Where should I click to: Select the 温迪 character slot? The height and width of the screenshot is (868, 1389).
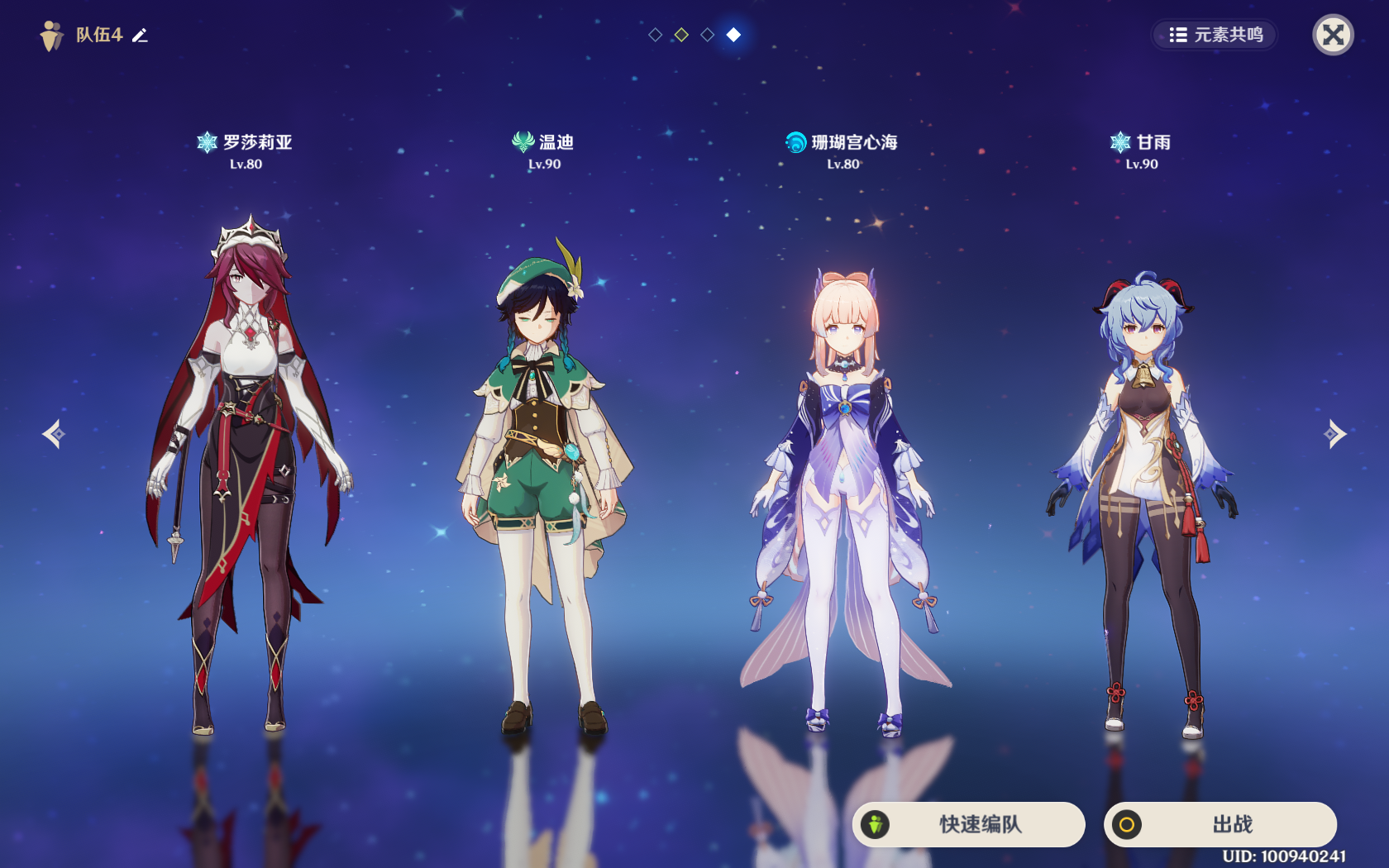(x=544, y=479)
